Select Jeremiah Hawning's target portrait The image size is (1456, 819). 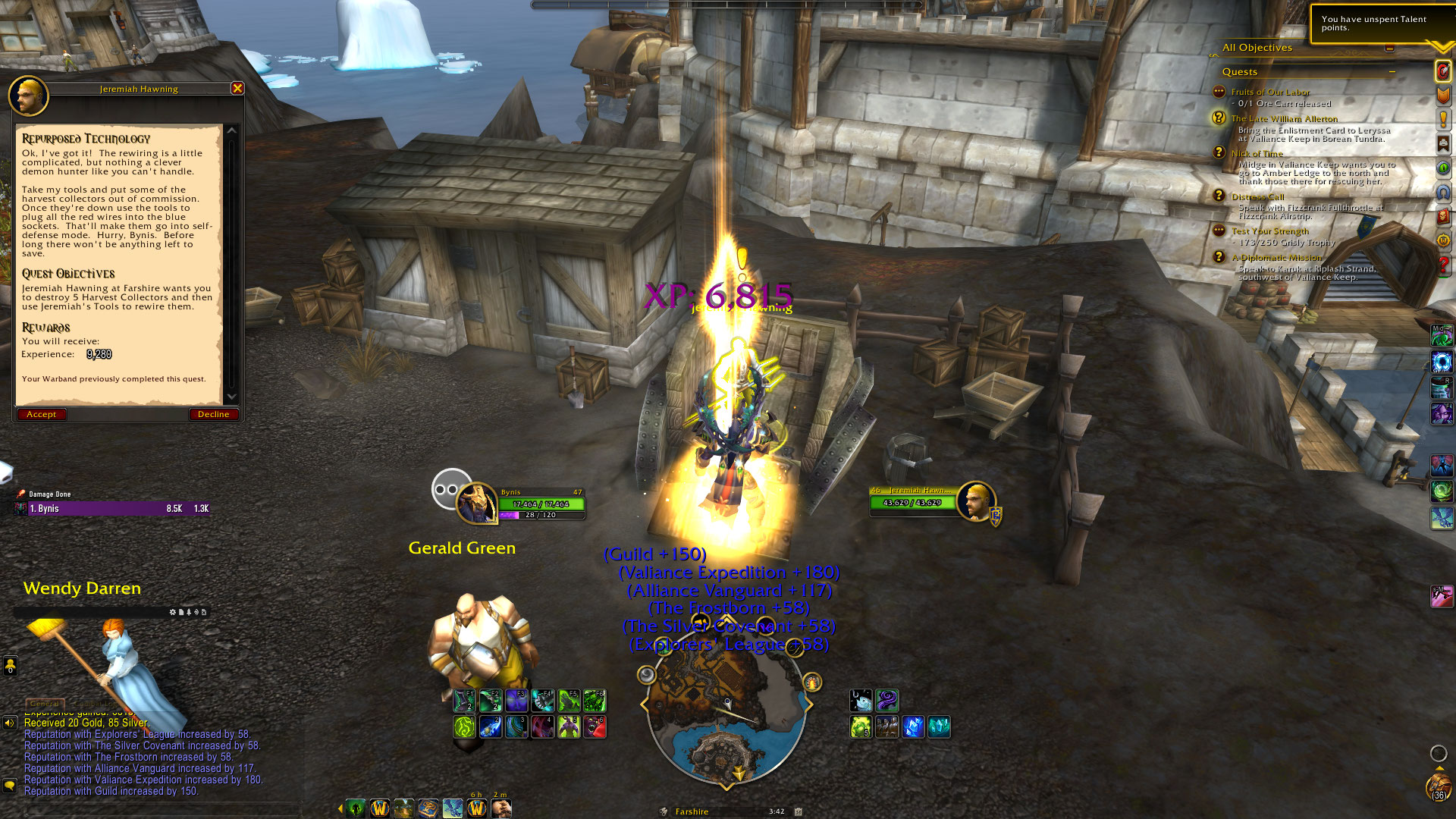[x=975, y=501]
